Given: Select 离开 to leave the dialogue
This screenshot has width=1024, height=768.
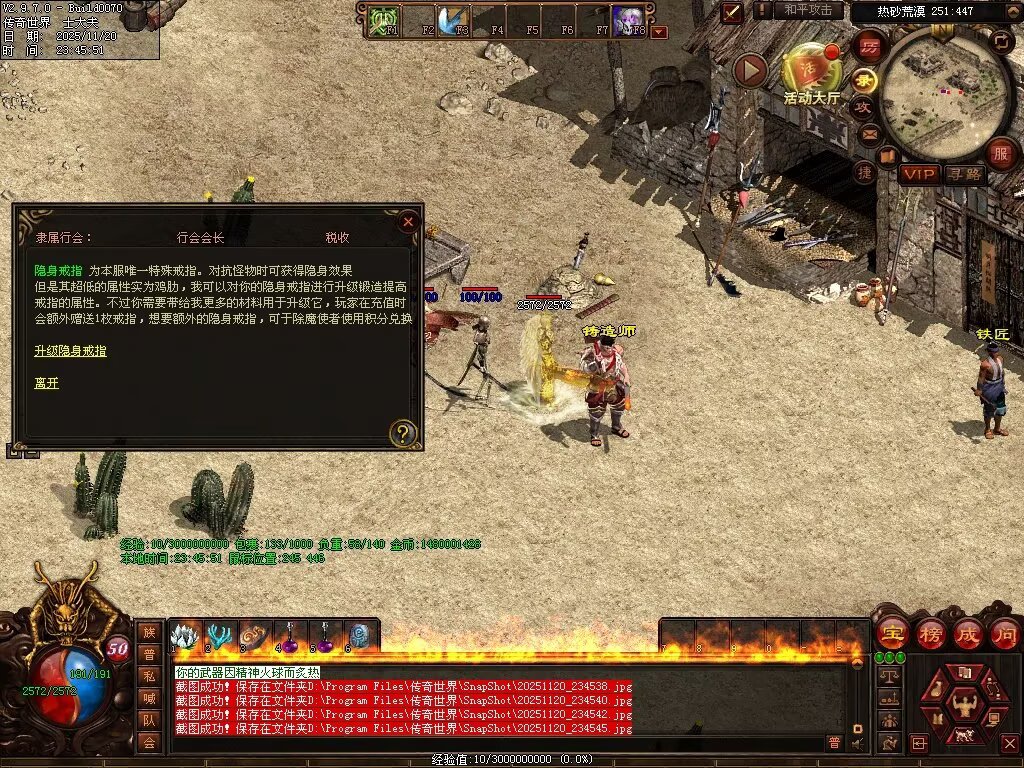Looking at the screenshot, I should tap(46, 383).
